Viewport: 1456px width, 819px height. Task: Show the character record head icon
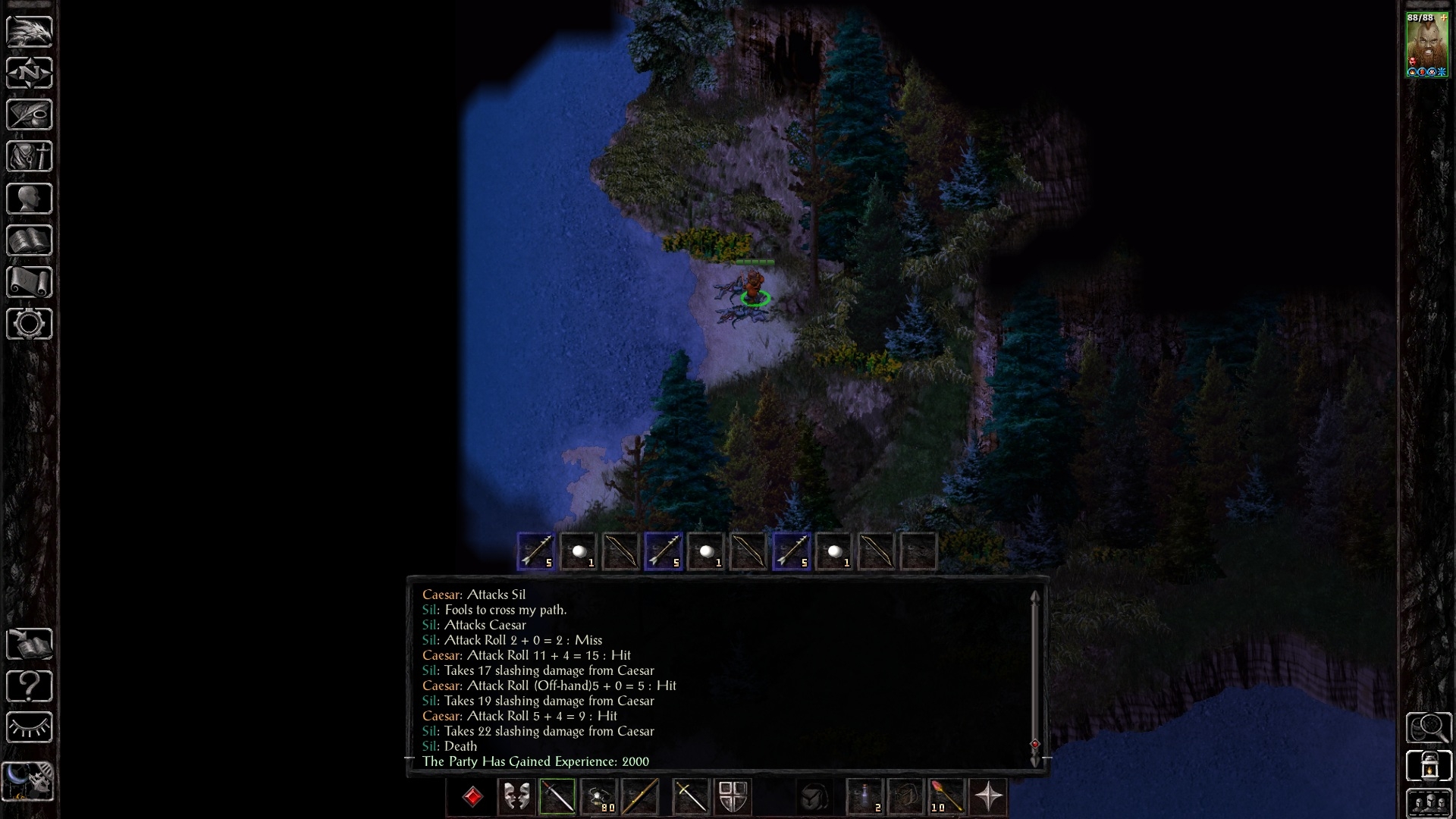pos(29,199)
